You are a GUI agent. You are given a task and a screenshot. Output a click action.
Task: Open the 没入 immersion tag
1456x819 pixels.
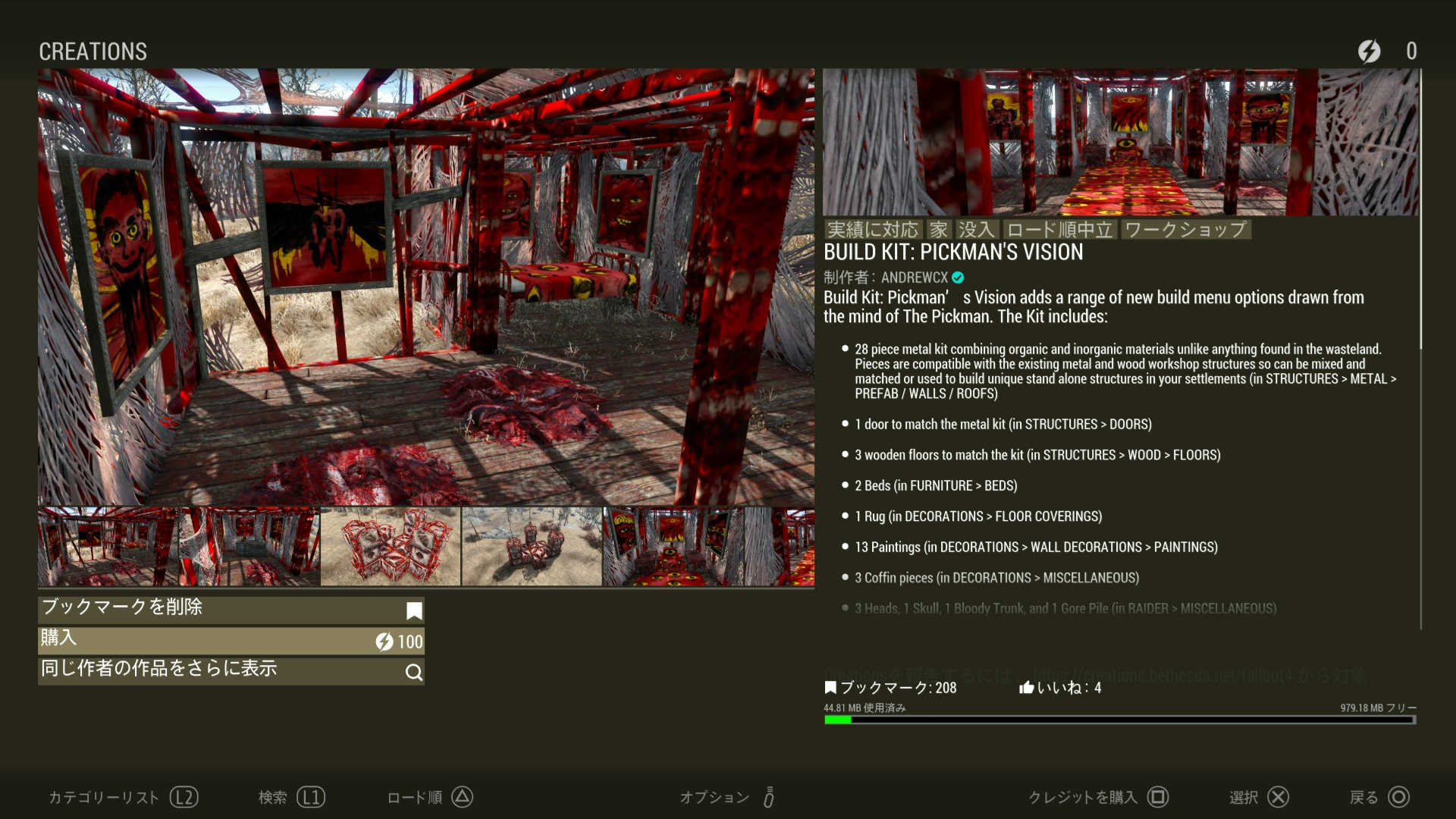(x=975, y=230)
